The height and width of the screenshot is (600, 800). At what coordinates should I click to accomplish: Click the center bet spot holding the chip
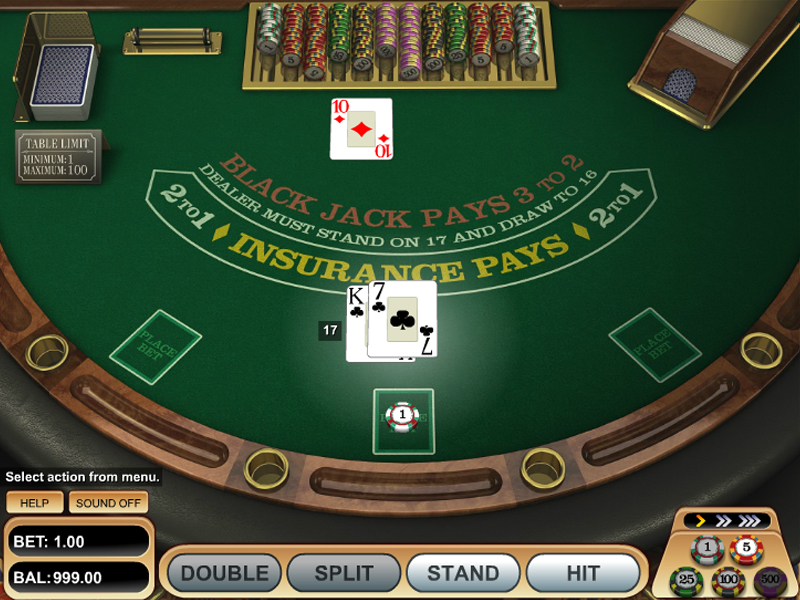click(x=403, y=417)
